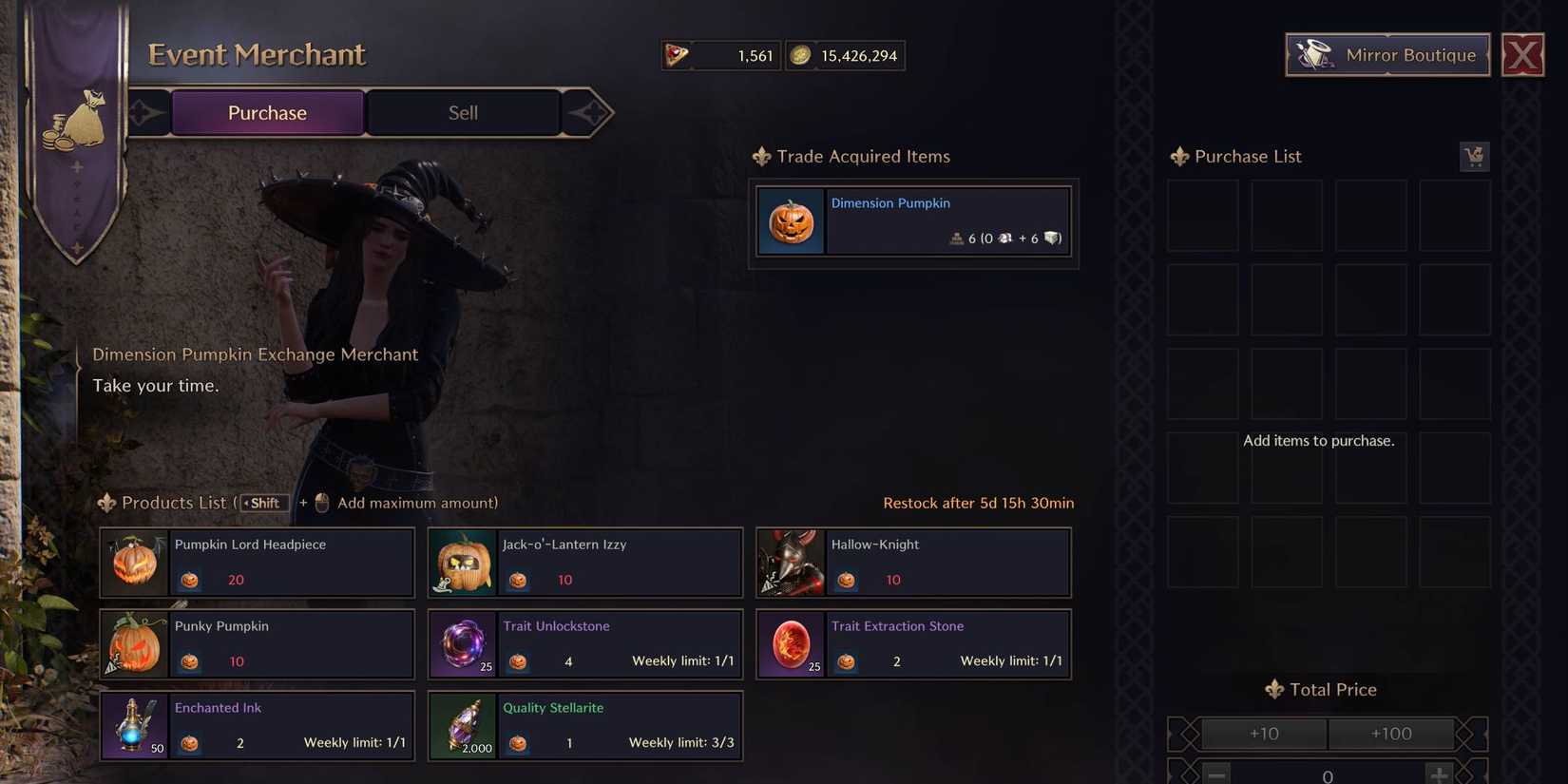
Task: Click the Jack-o'-Lantern Izzy item icon
Action: (463, 562)
